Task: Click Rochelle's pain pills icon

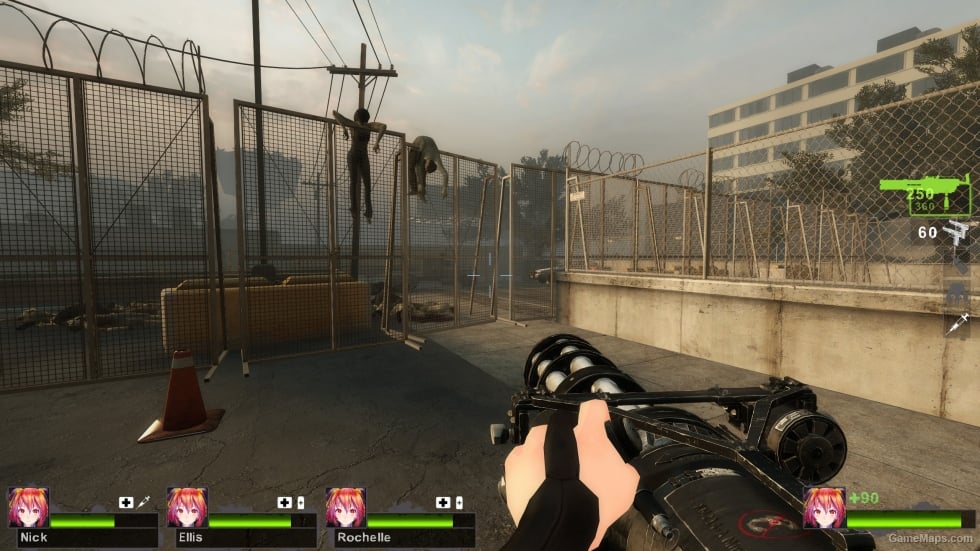Action: click(x=459, y=502)
